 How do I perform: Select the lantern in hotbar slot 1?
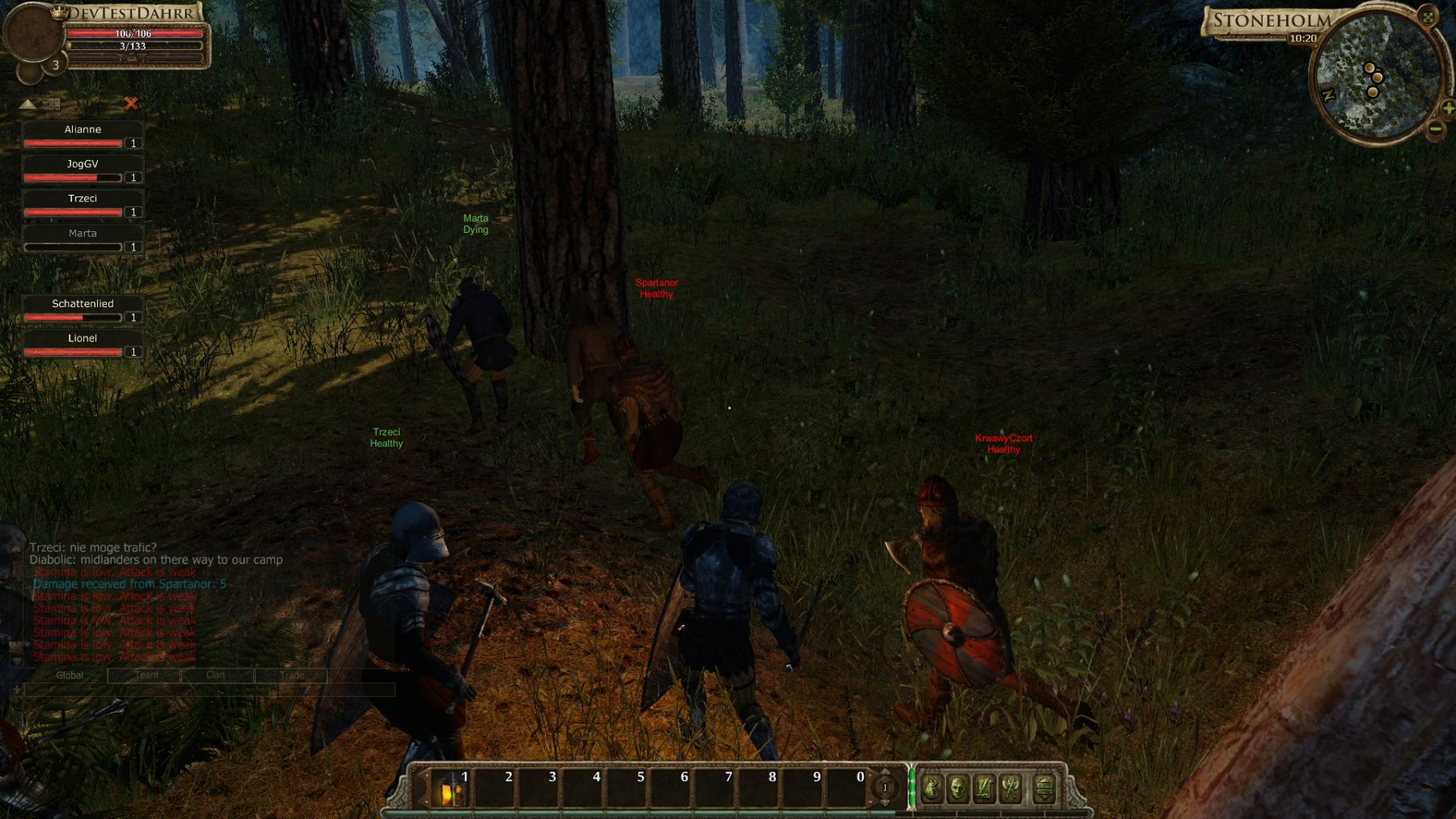tap(448, 788)
